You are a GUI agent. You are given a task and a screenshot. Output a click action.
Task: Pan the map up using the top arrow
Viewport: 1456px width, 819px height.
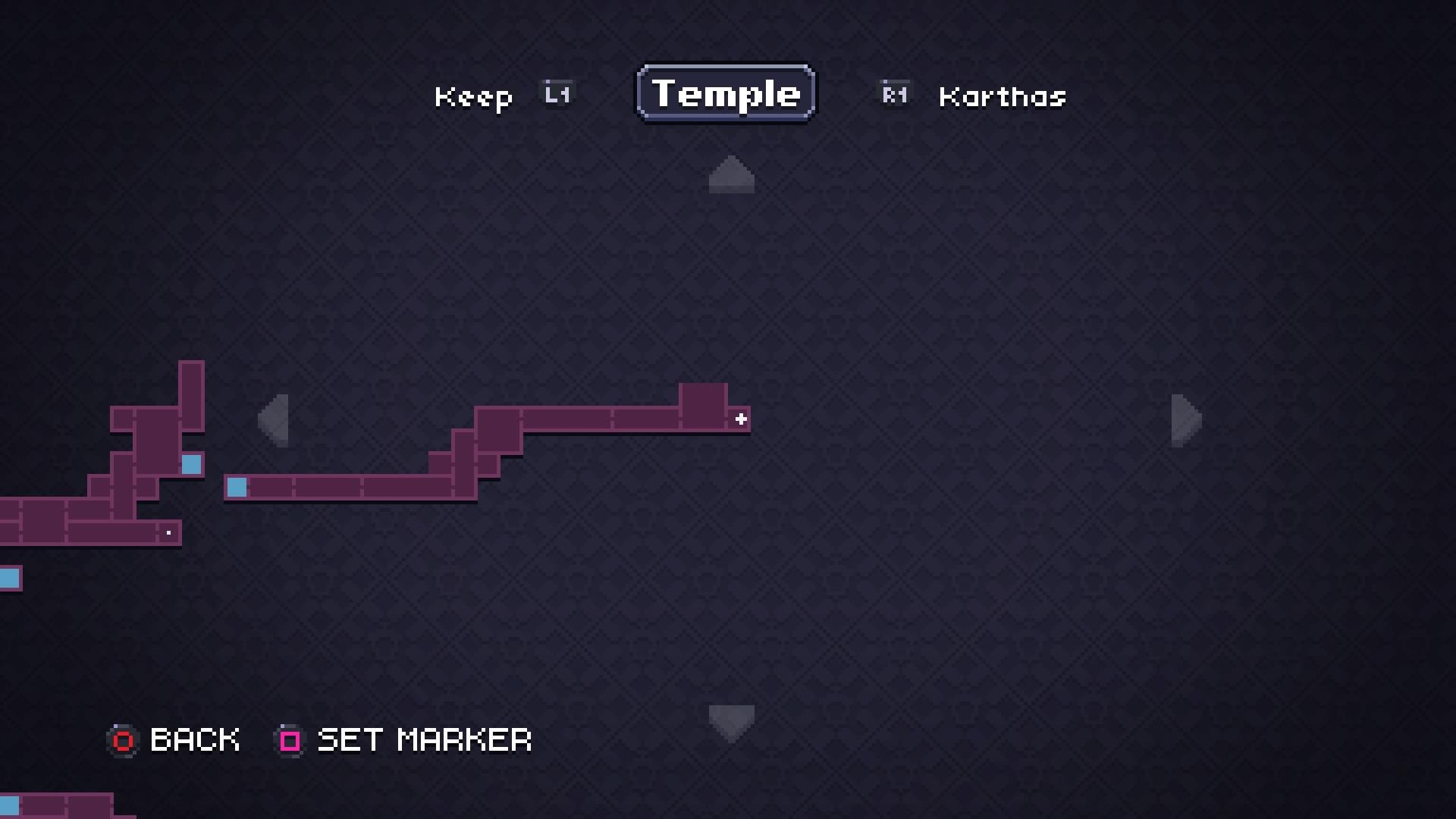(730, 175)
